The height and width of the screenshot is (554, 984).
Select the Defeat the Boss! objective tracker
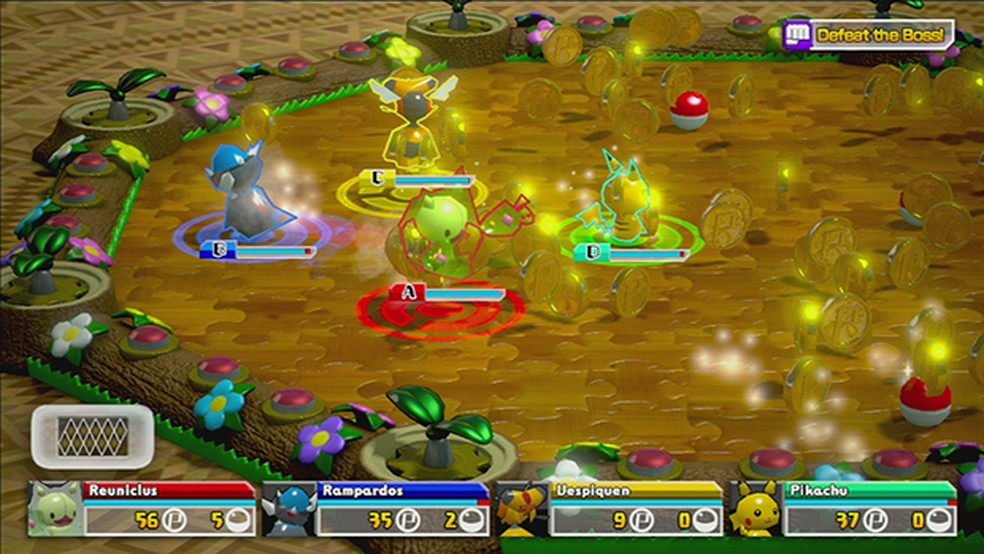pyautogui.click(x=868, y=35)
